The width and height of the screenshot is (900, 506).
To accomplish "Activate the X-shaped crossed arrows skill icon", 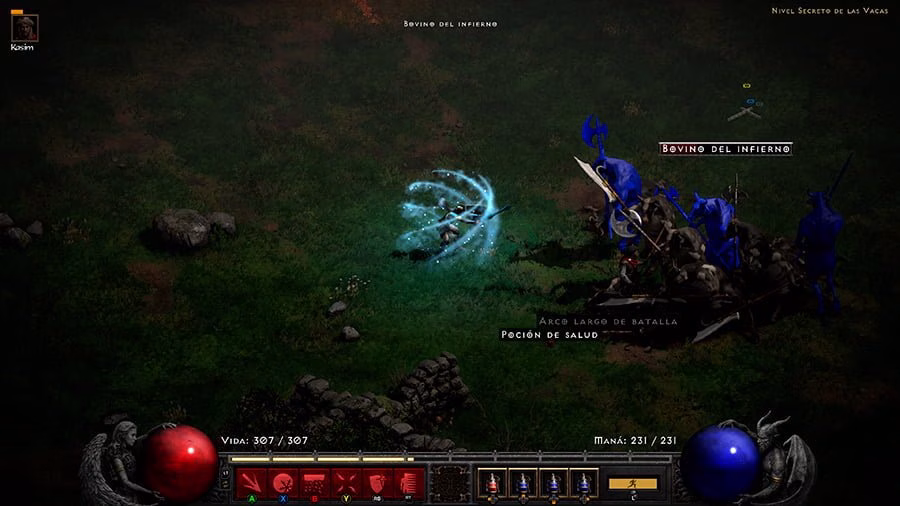I will click(346, 482).
